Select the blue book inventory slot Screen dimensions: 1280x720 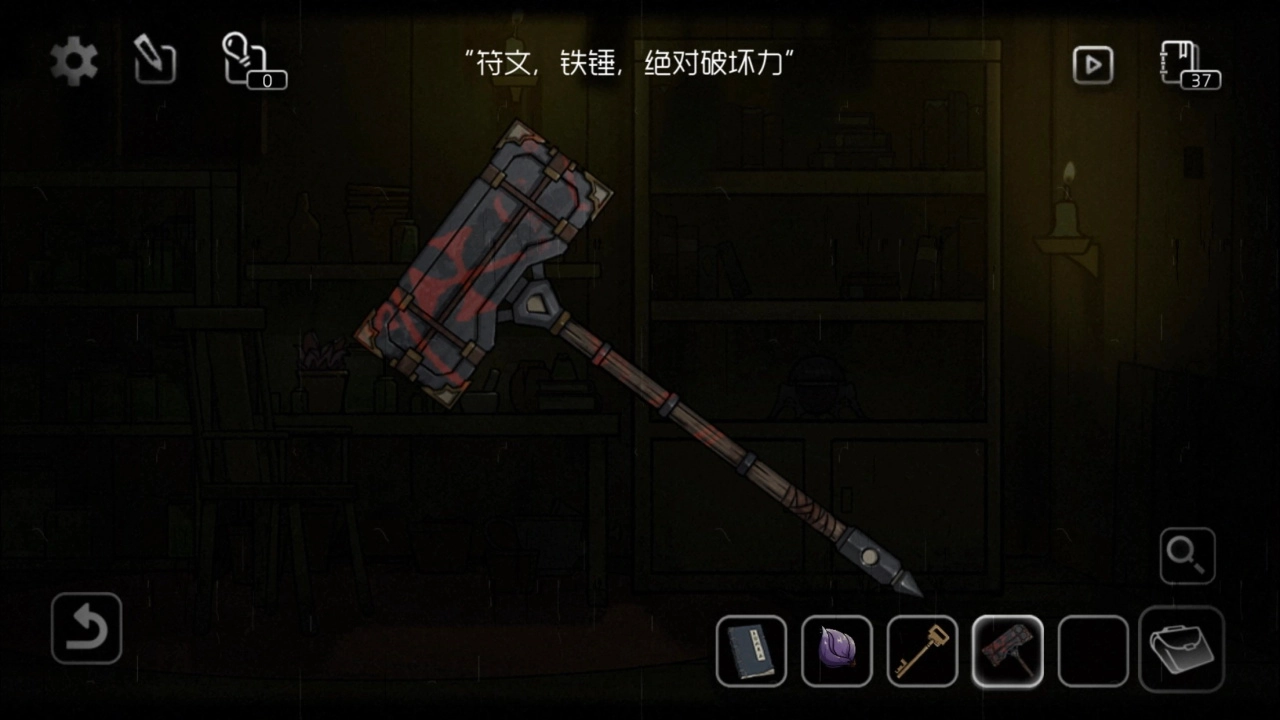(751, 651)
